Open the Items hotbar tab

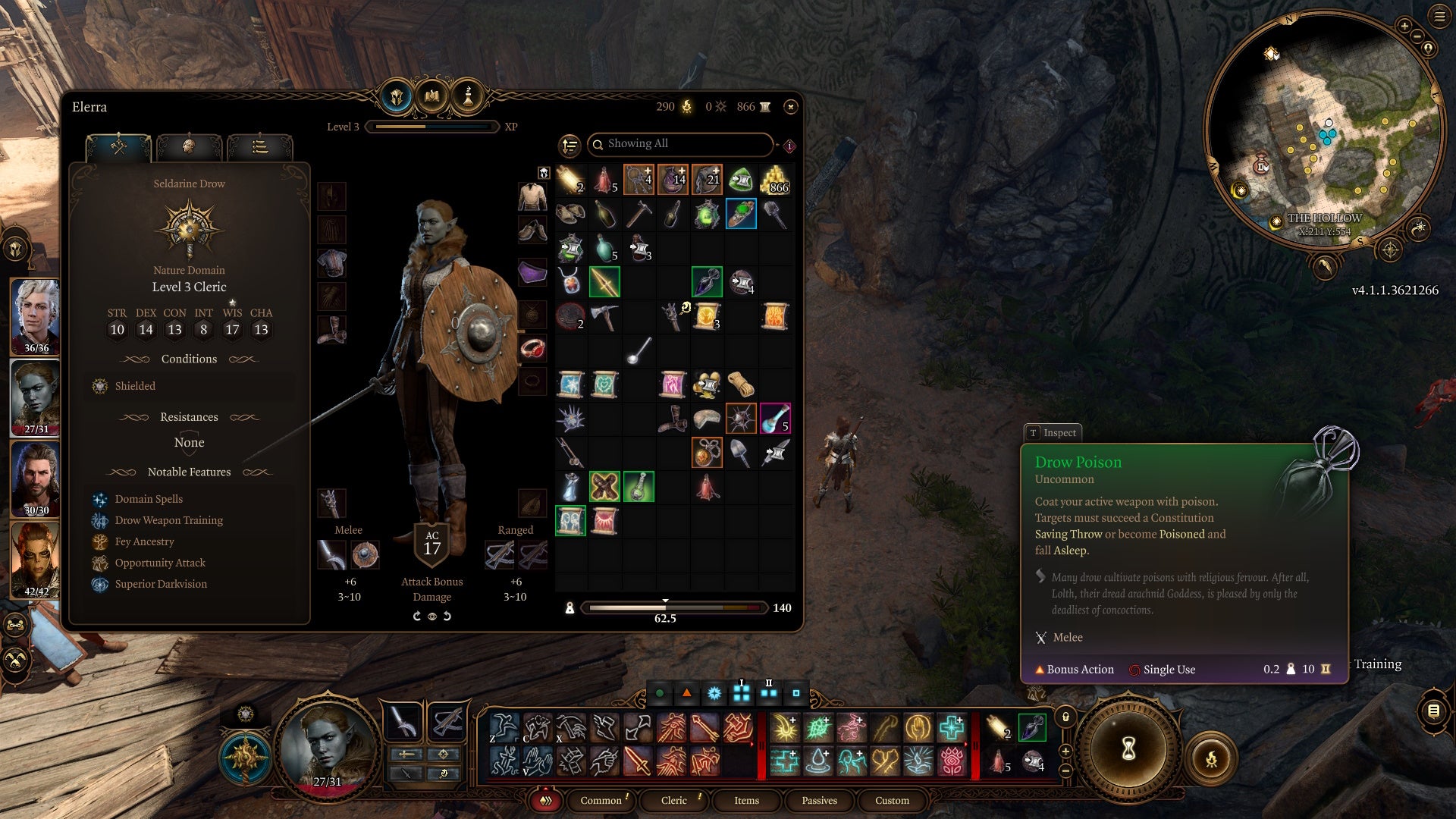click(x=746, y=801)
